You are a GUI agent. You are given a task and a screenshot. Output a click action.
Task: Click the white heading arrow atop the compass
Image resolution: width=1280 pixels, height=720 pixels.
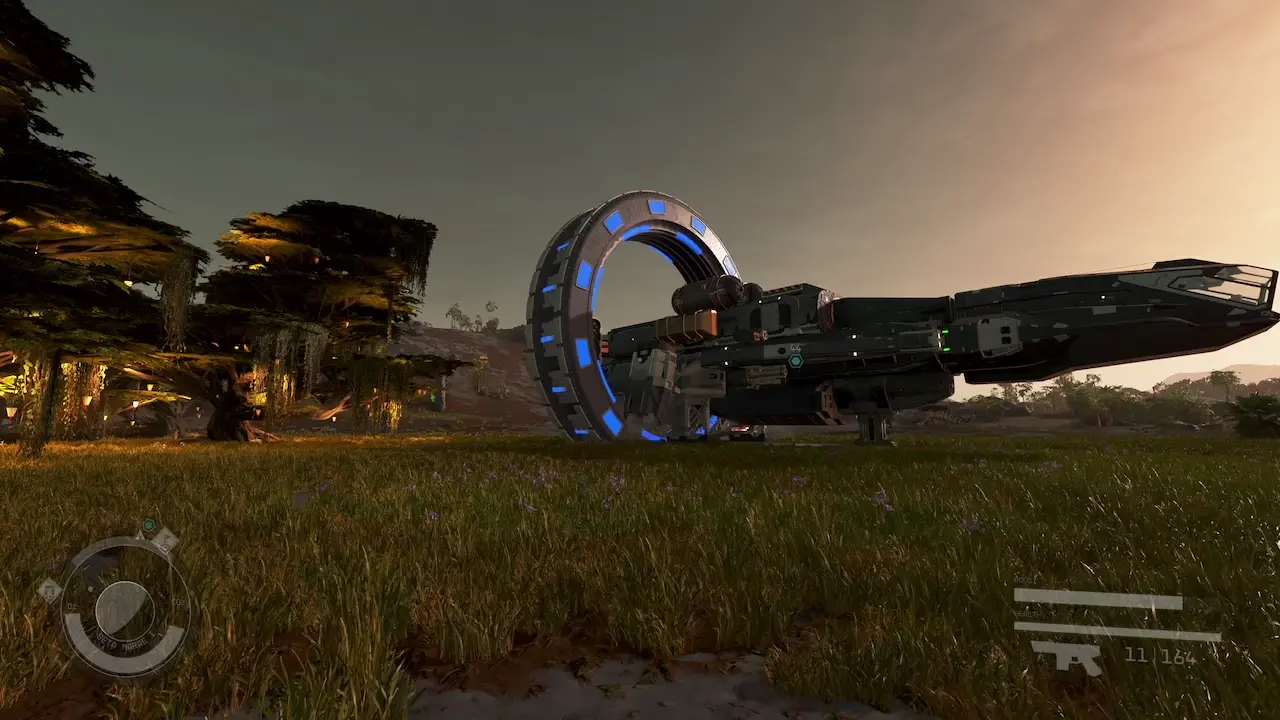pos(140,534)
